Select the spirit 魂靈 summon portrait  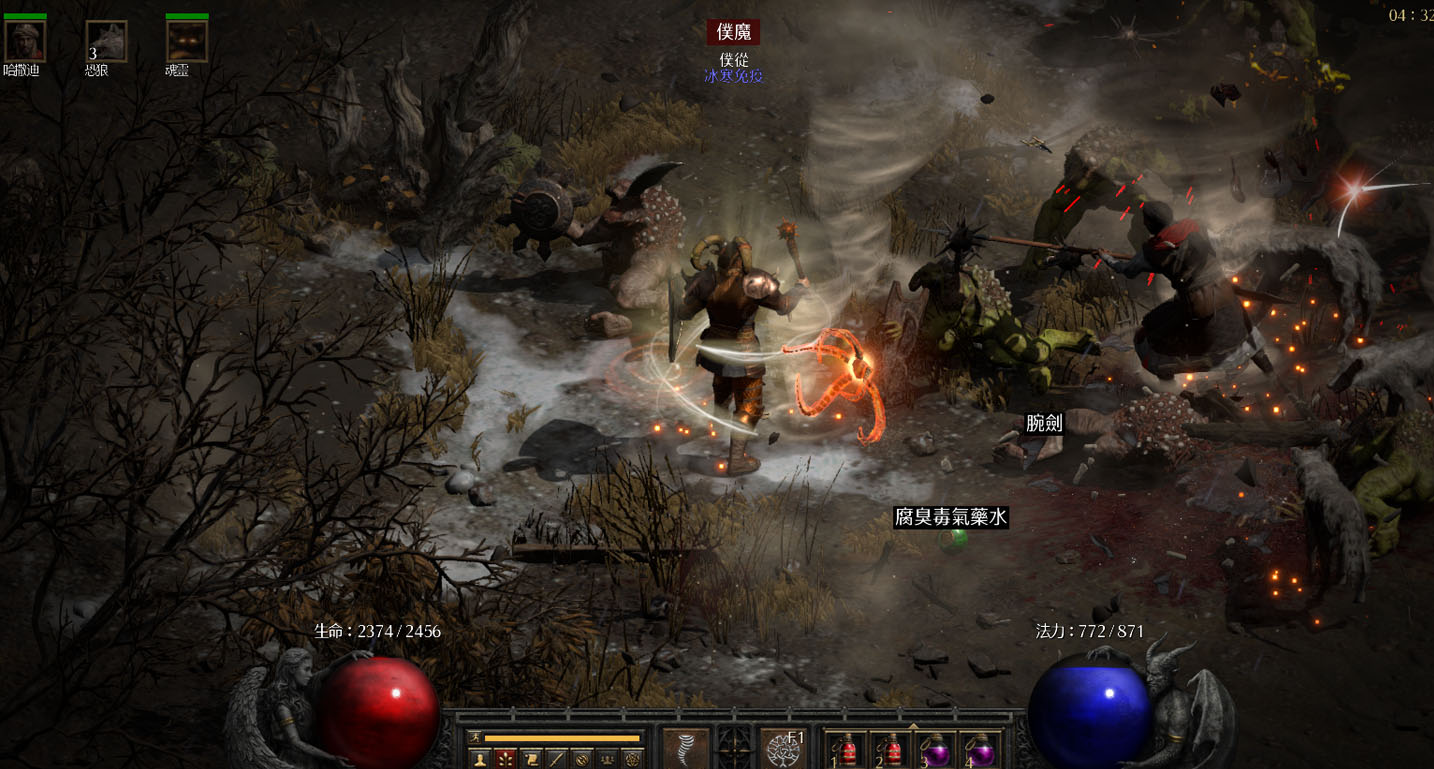[x=187, y=42]
